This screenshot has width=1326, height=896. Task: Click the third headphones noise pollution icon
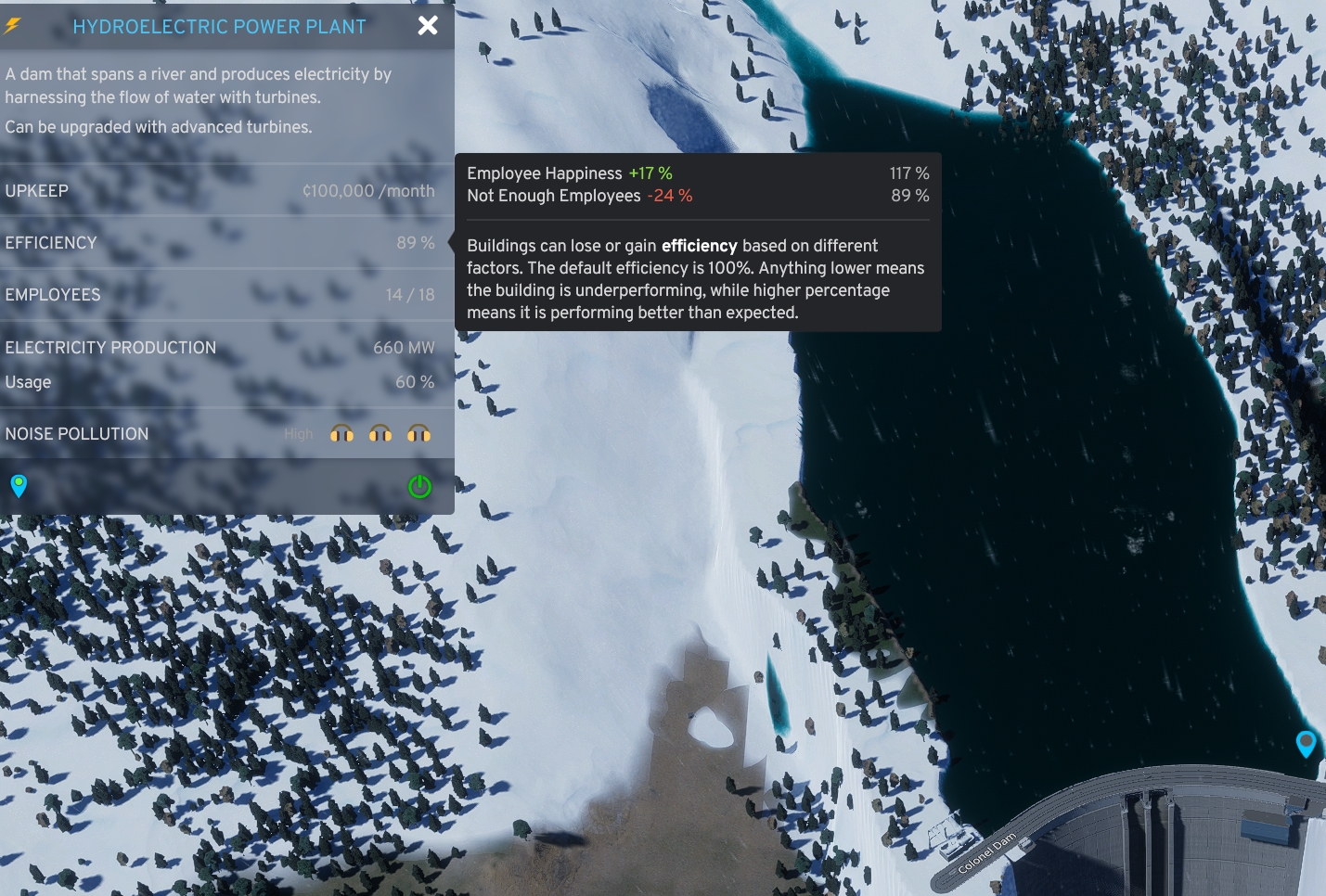tap(419, 433)
